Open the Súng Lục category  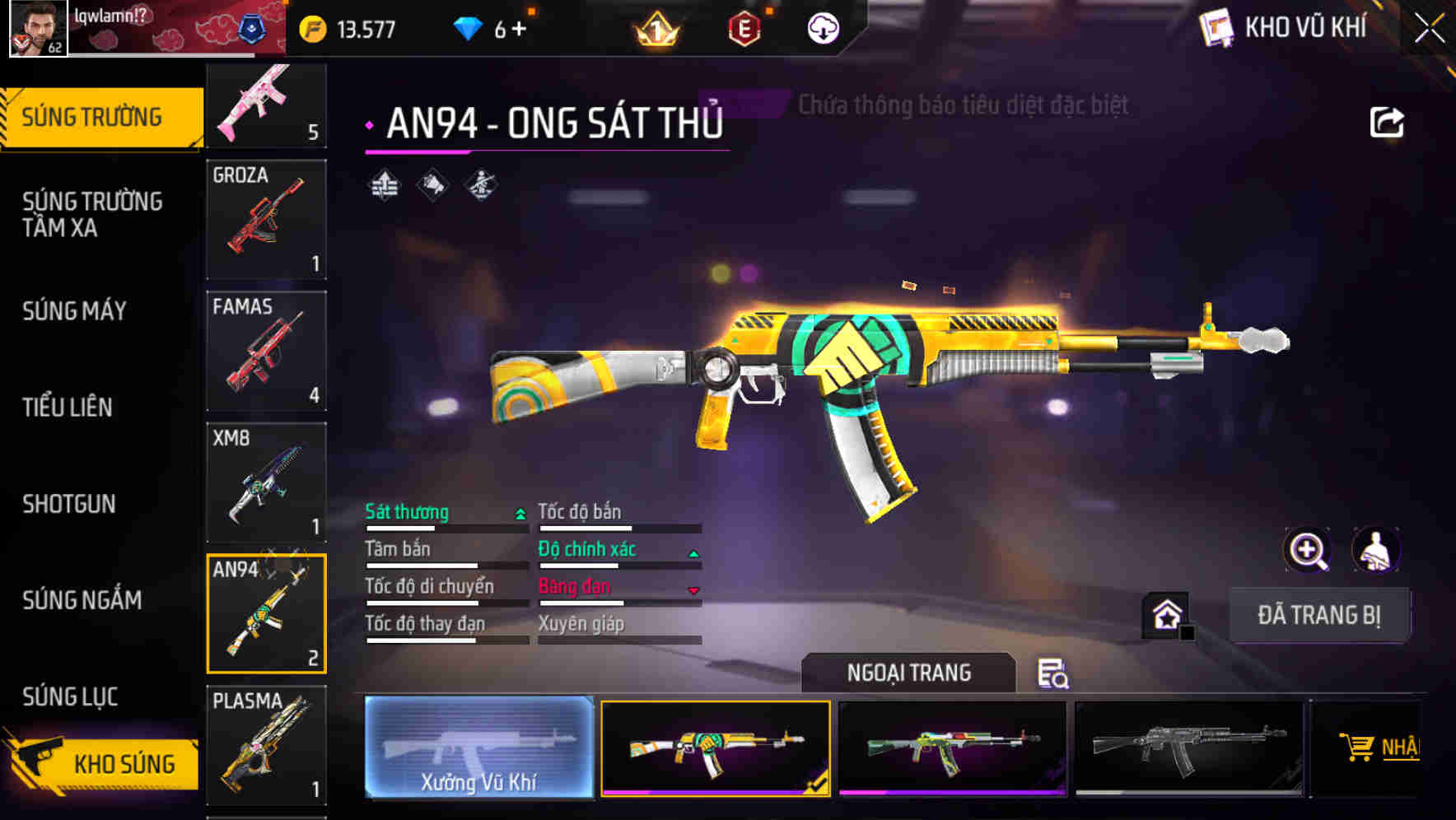70,697
